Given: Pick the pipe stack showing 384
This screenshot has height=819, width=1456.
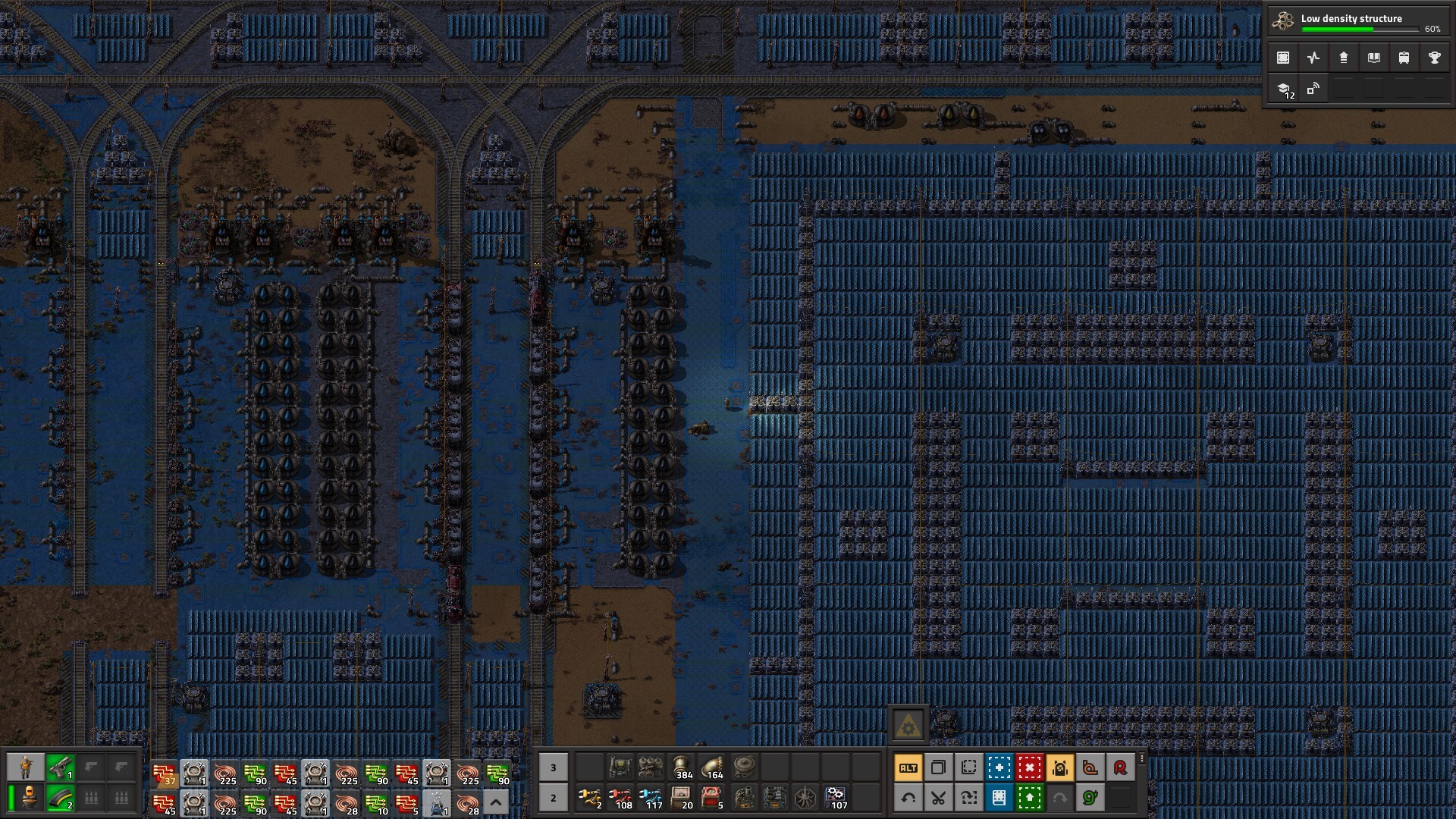Looking at the screenshot, I should [681, 768].
